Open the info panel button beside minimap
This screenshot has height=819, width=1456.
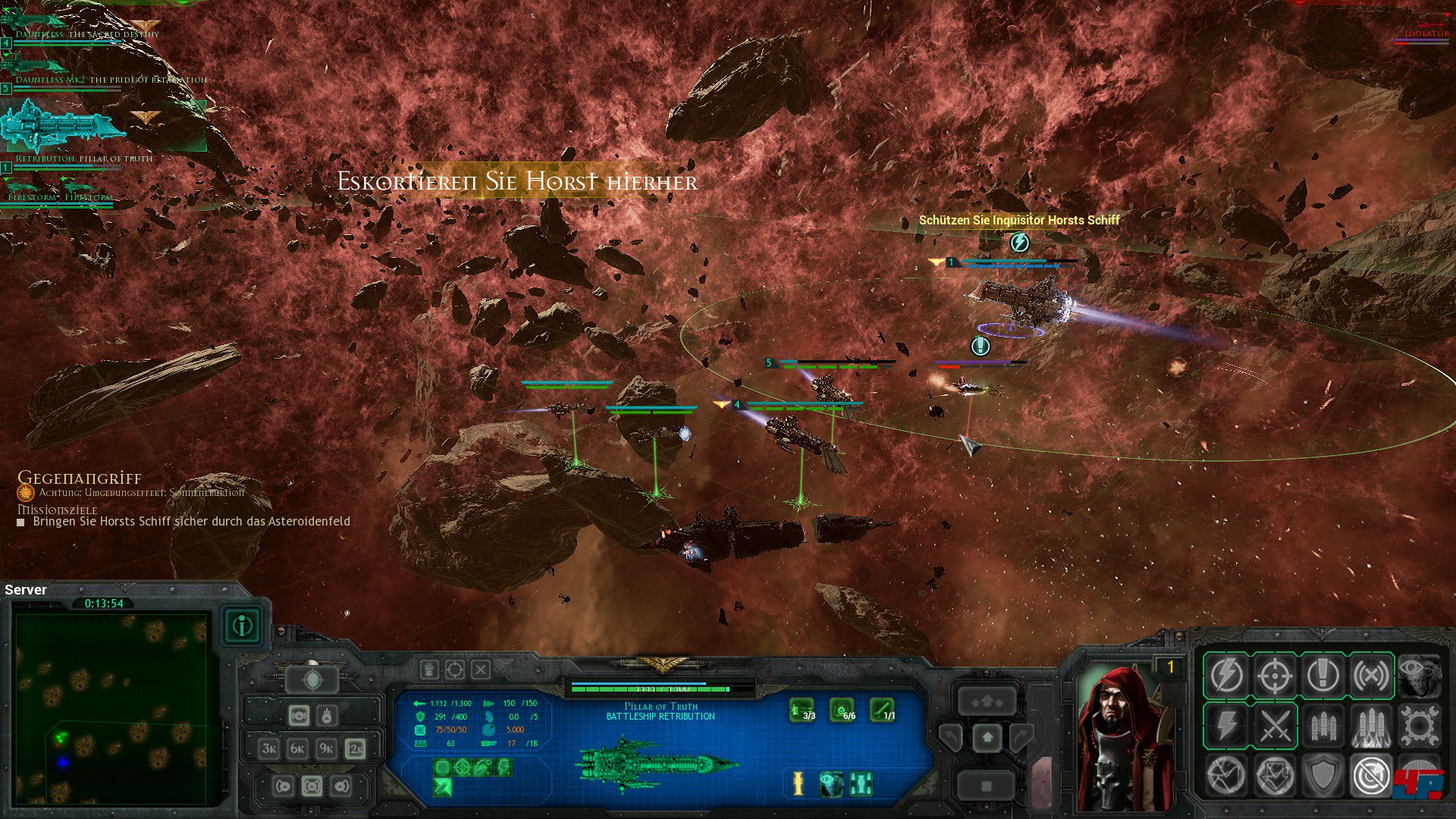(243, 626)
